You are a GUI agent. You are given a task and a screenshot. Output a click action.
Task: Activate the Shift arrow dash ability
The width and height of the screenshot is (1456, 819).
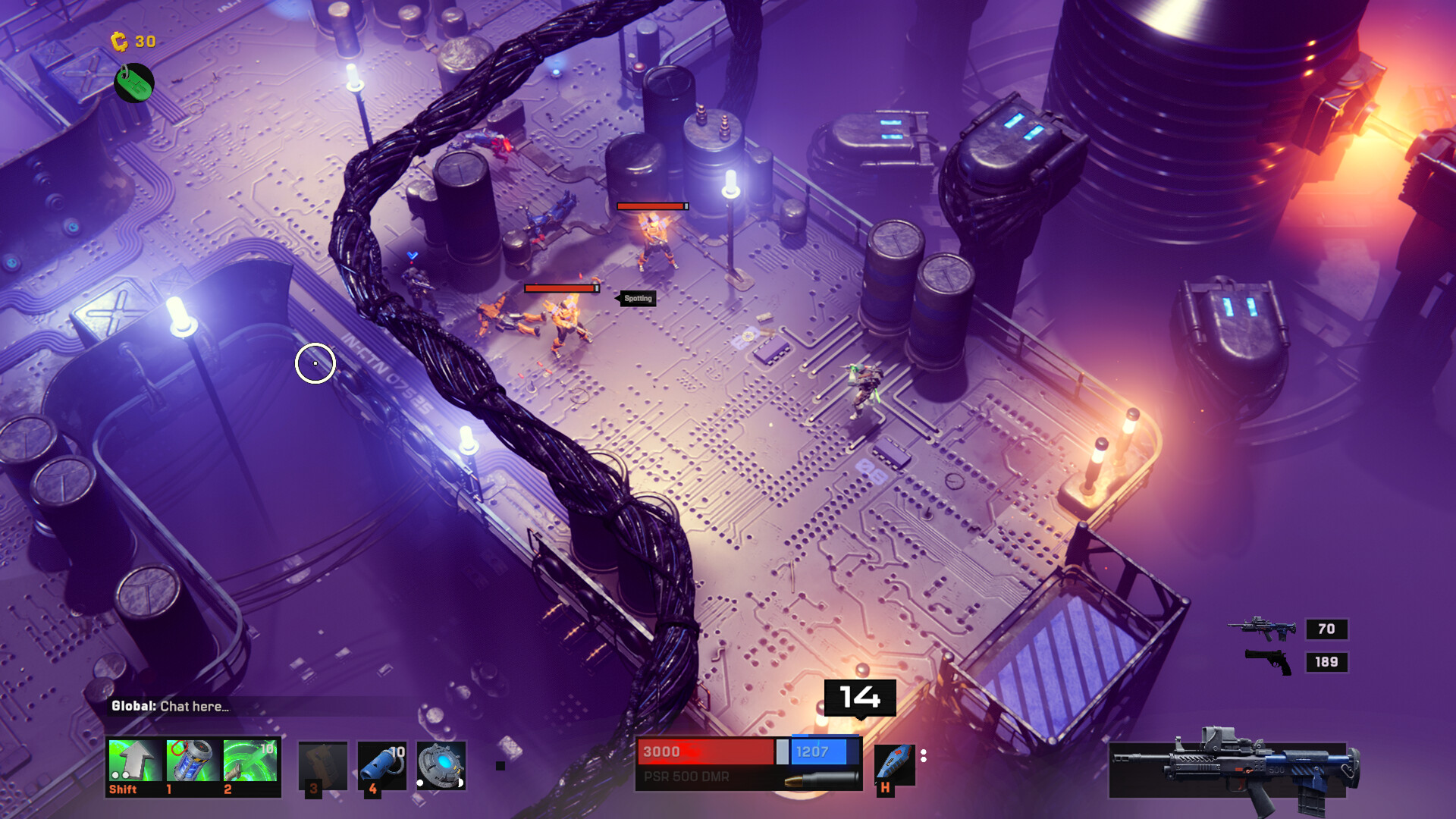point(135,761)
